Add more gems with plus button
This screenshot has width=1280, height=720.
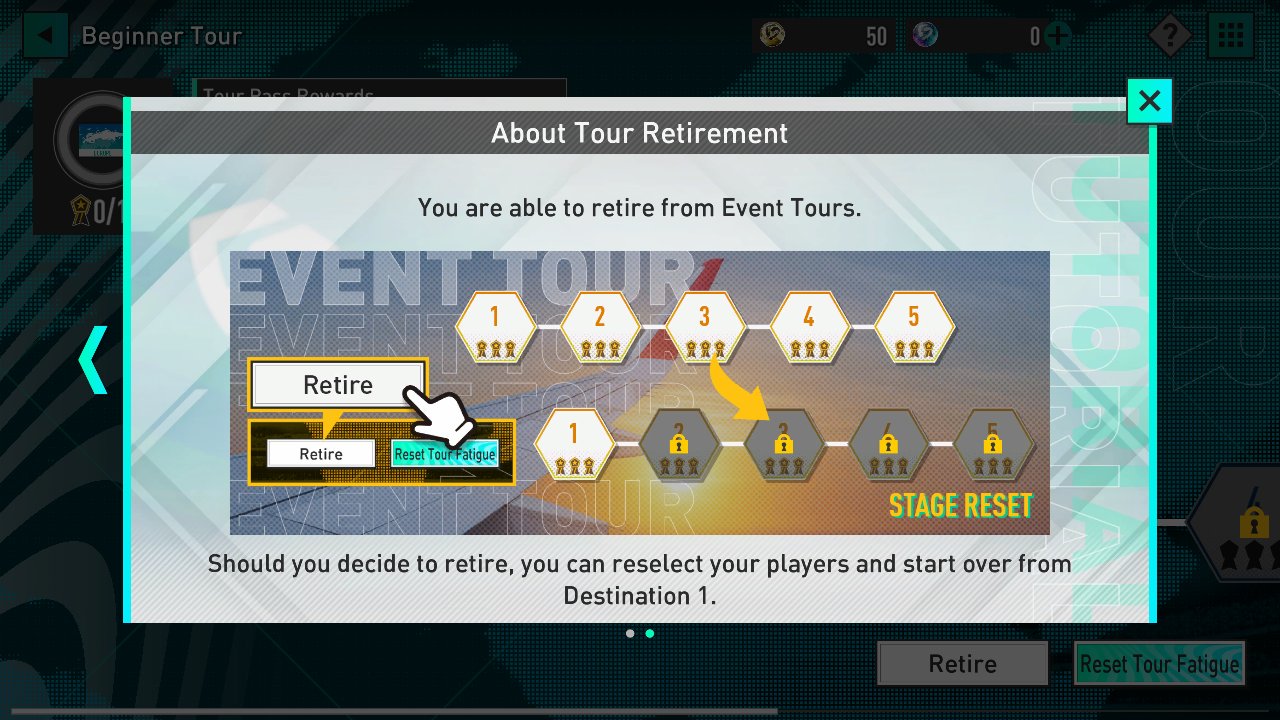pos(1057,37)
